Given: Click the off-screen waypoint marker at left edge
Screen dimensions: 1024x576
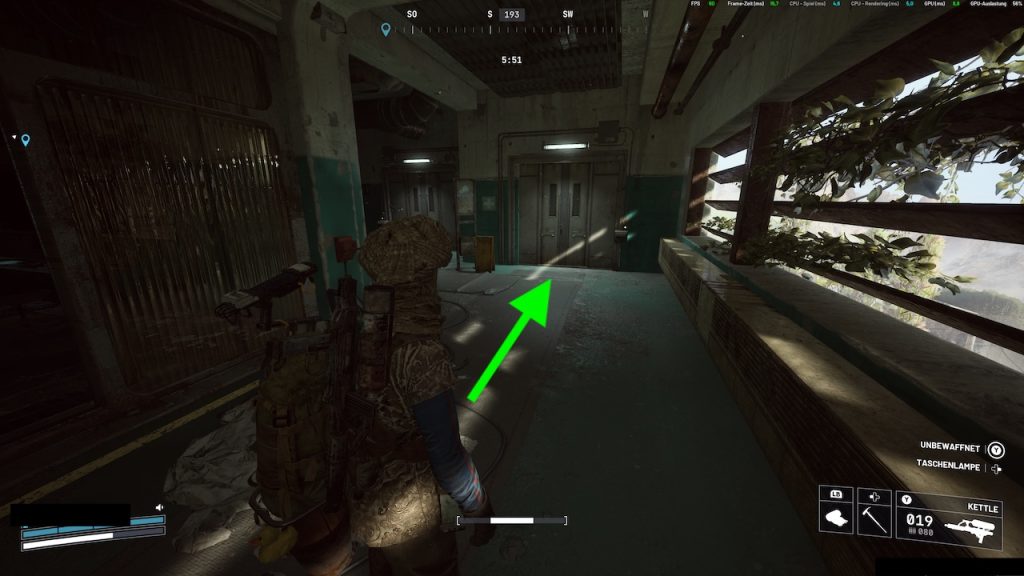Looking at the screenshot, I should (25, 140).
